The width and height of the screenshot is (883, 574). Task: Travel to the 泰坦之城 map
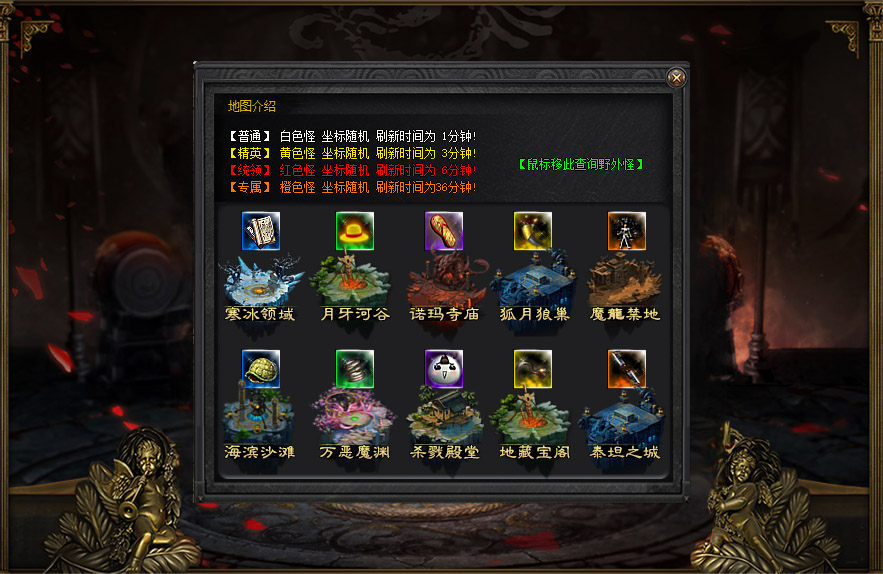coord(625,420)
